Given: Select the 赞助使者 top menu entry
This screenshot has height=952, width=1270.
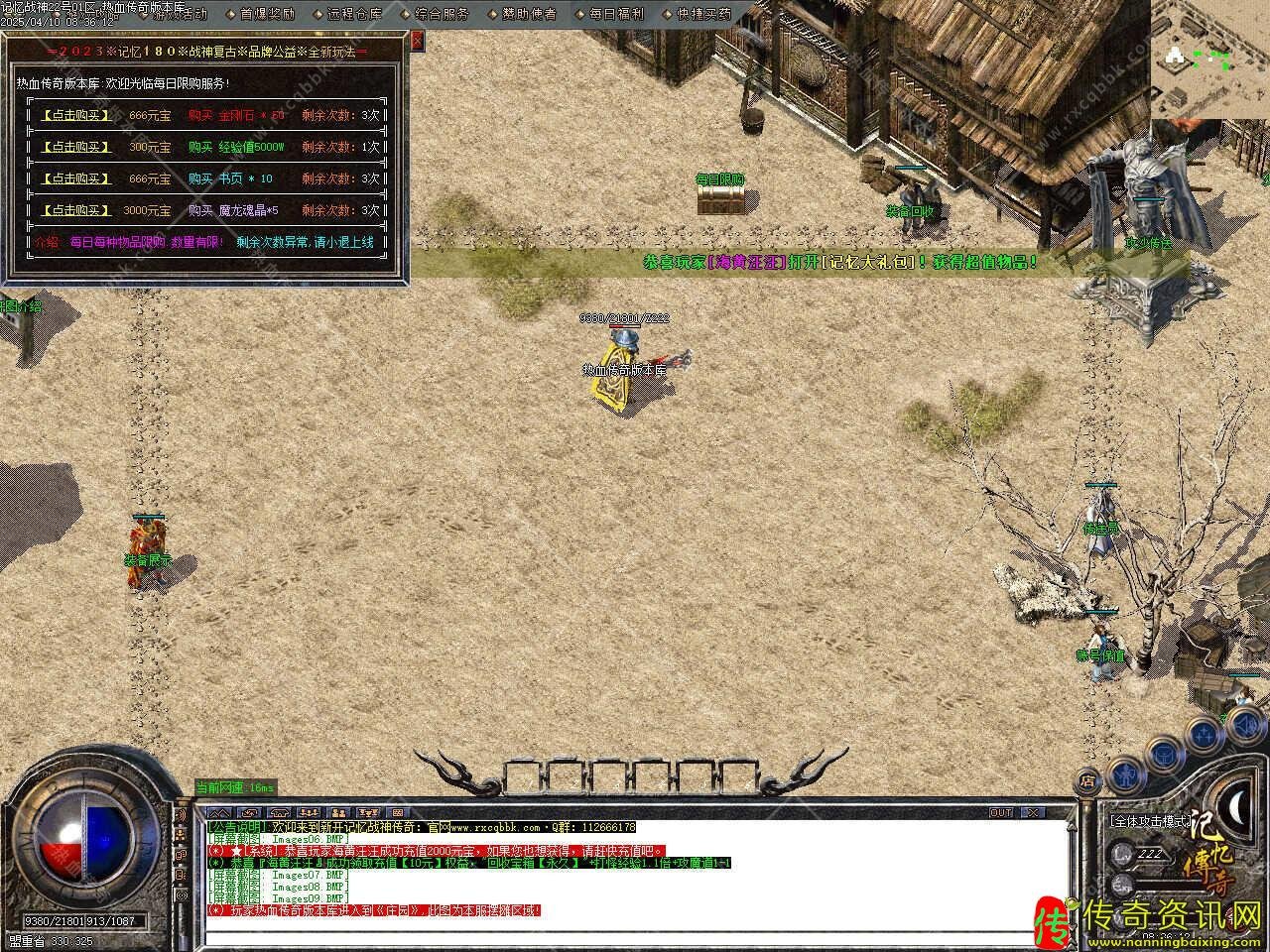Looking at the screenshot, I should (529, 14).
